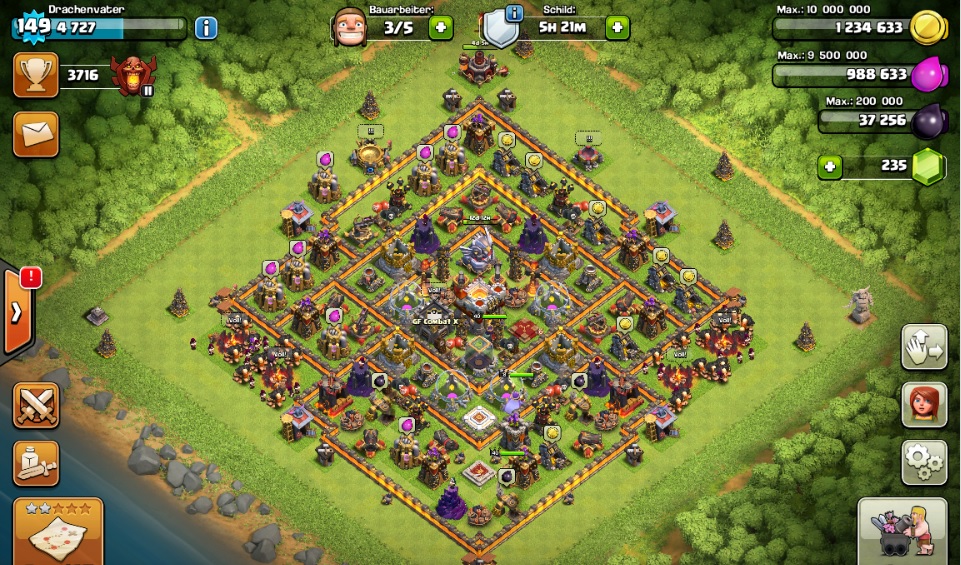This screenshot has width=961, height=565.
Task: Tap the pink elixir drop icon
Action: coord(928,74)
